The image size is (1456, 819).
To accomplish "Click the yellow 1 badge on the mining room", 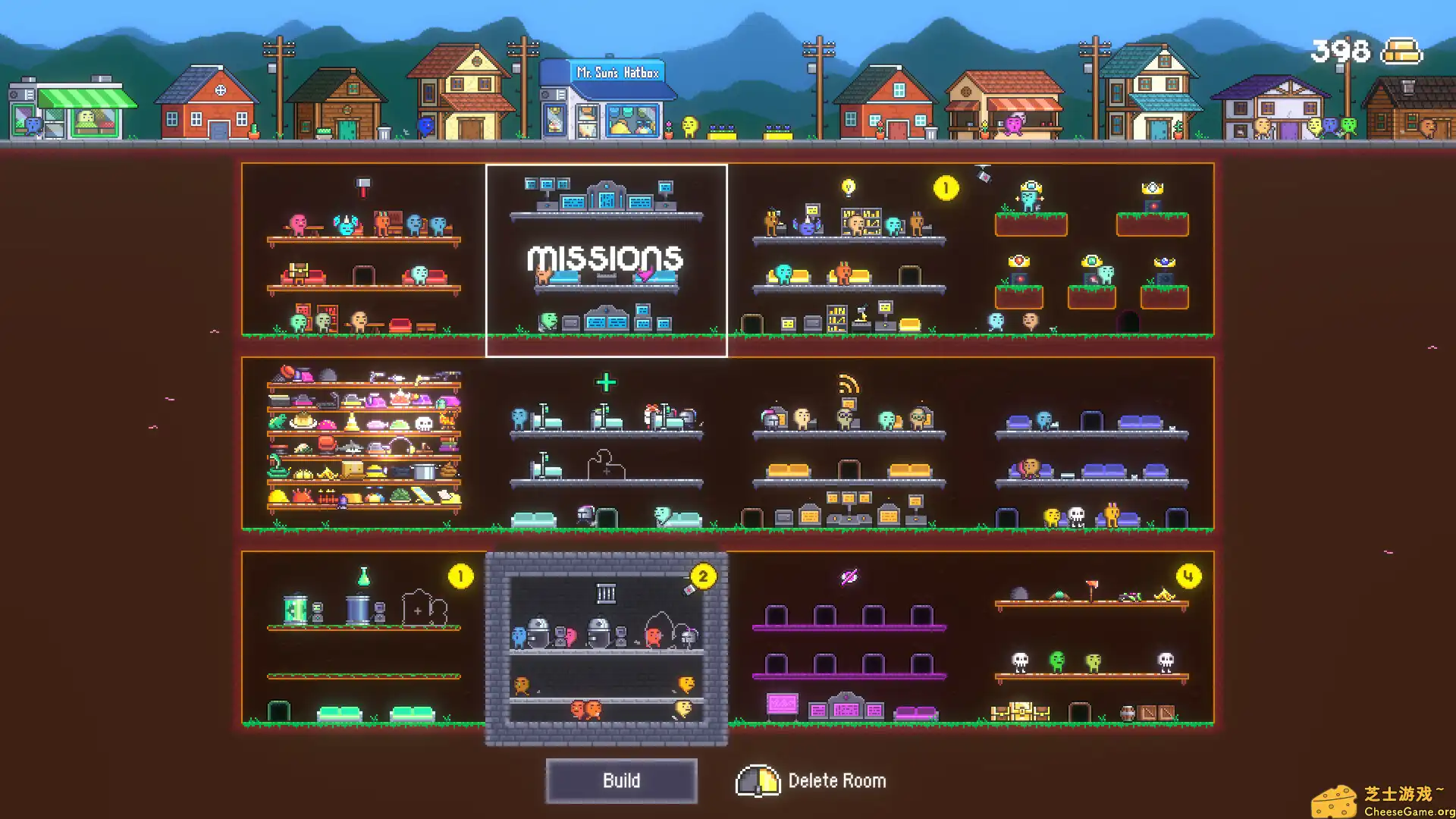I will pos(946,187).
